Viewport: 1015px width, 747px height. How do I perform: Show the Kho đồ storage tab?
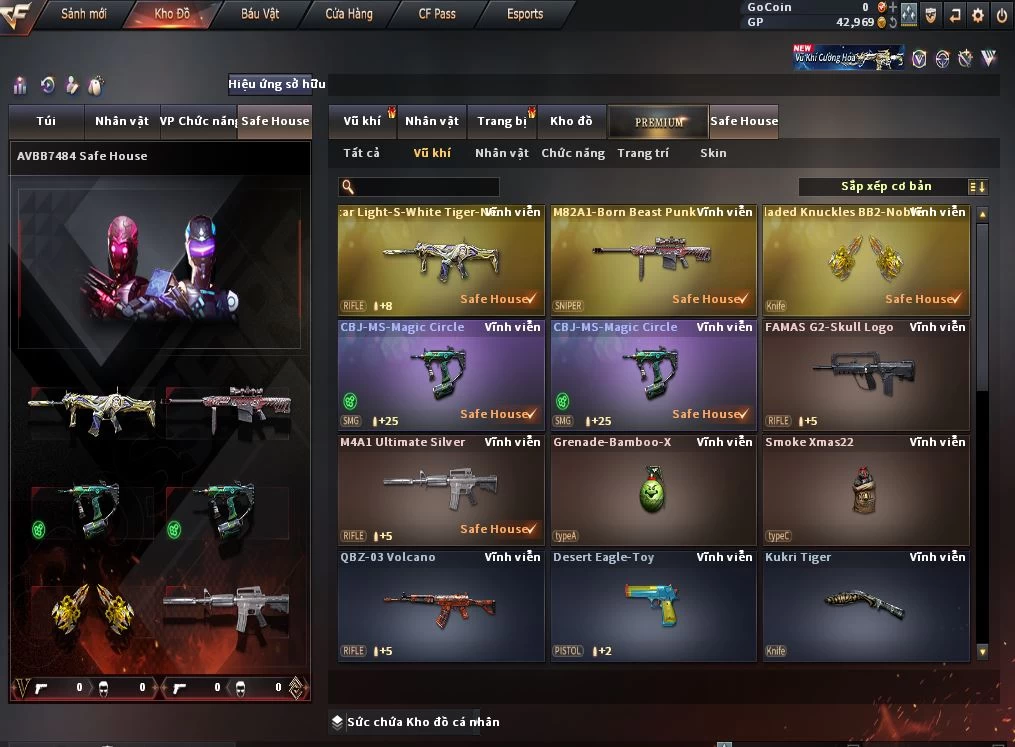(571, 121)
